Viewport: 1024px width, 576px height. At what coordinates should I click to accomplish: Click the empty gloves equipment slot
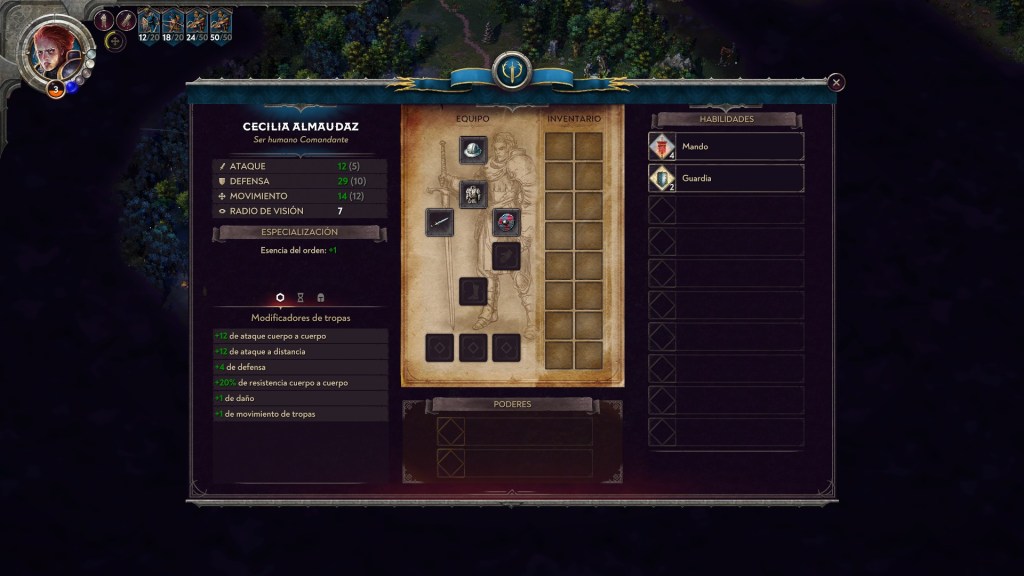click(x=506, y=256)
